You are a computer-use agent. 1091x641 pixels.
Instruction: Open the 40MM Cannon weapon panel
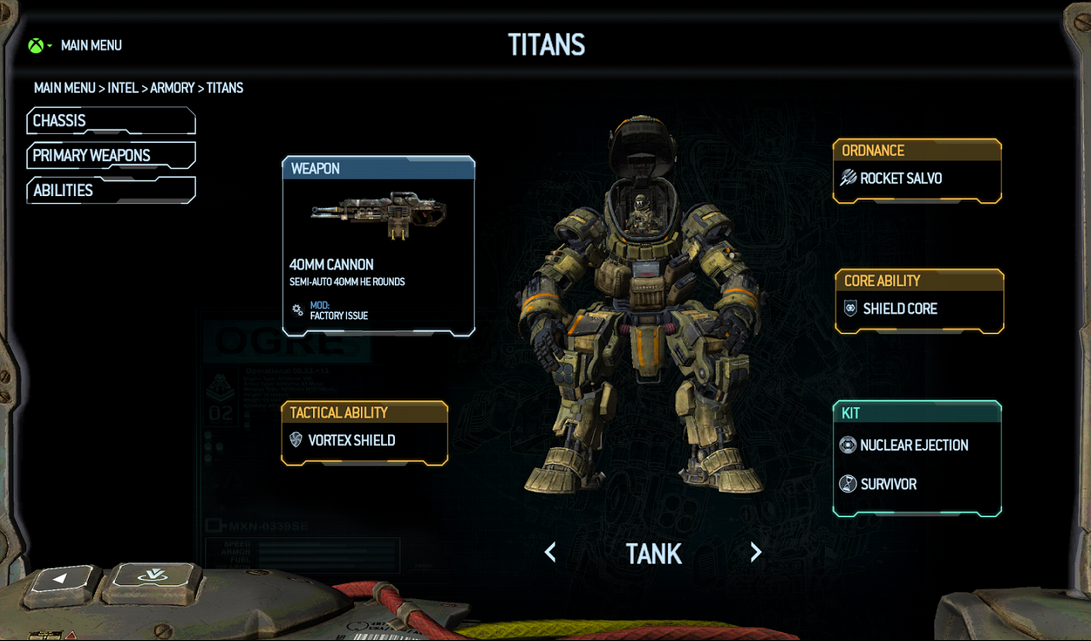pos(378,246)
